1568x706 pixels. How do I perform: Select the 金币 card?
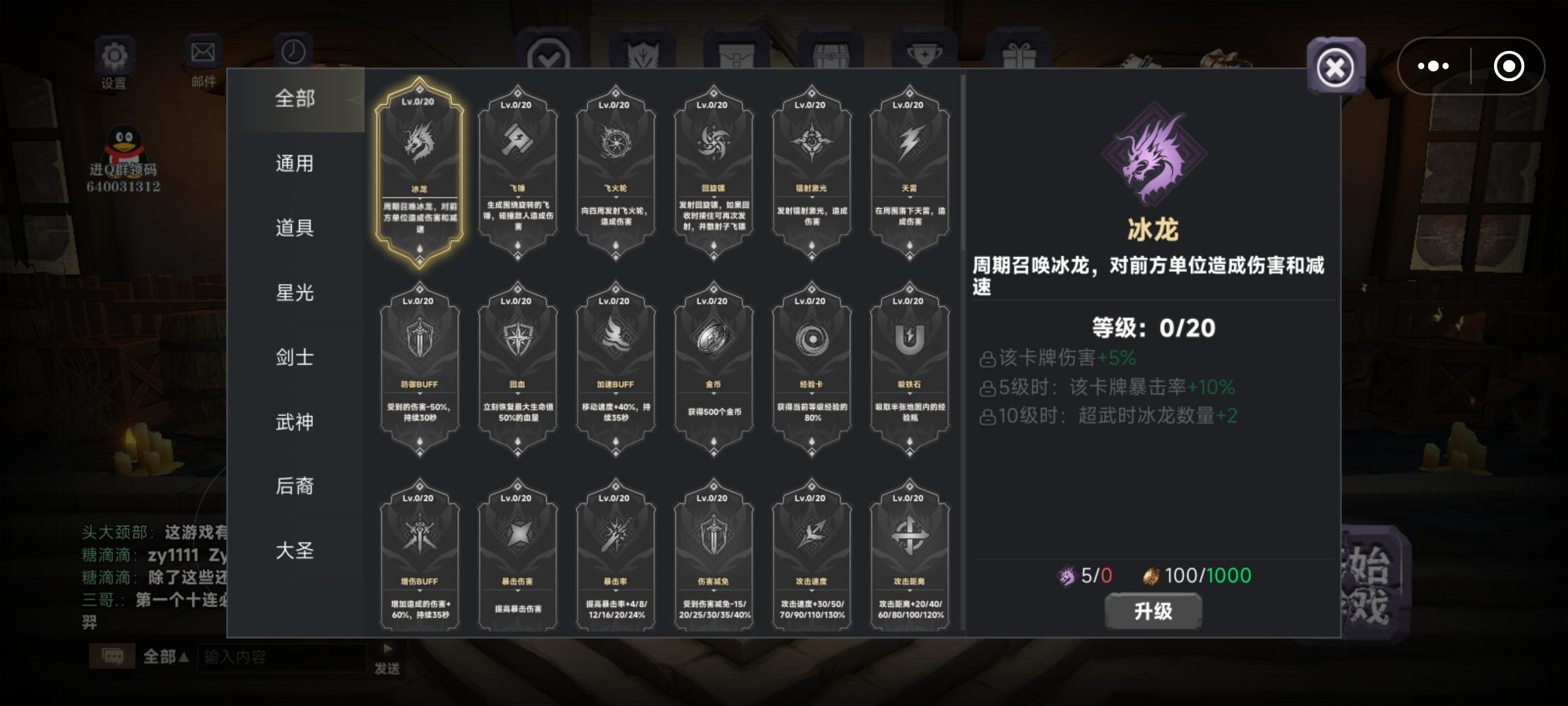[x=713, y=369]
